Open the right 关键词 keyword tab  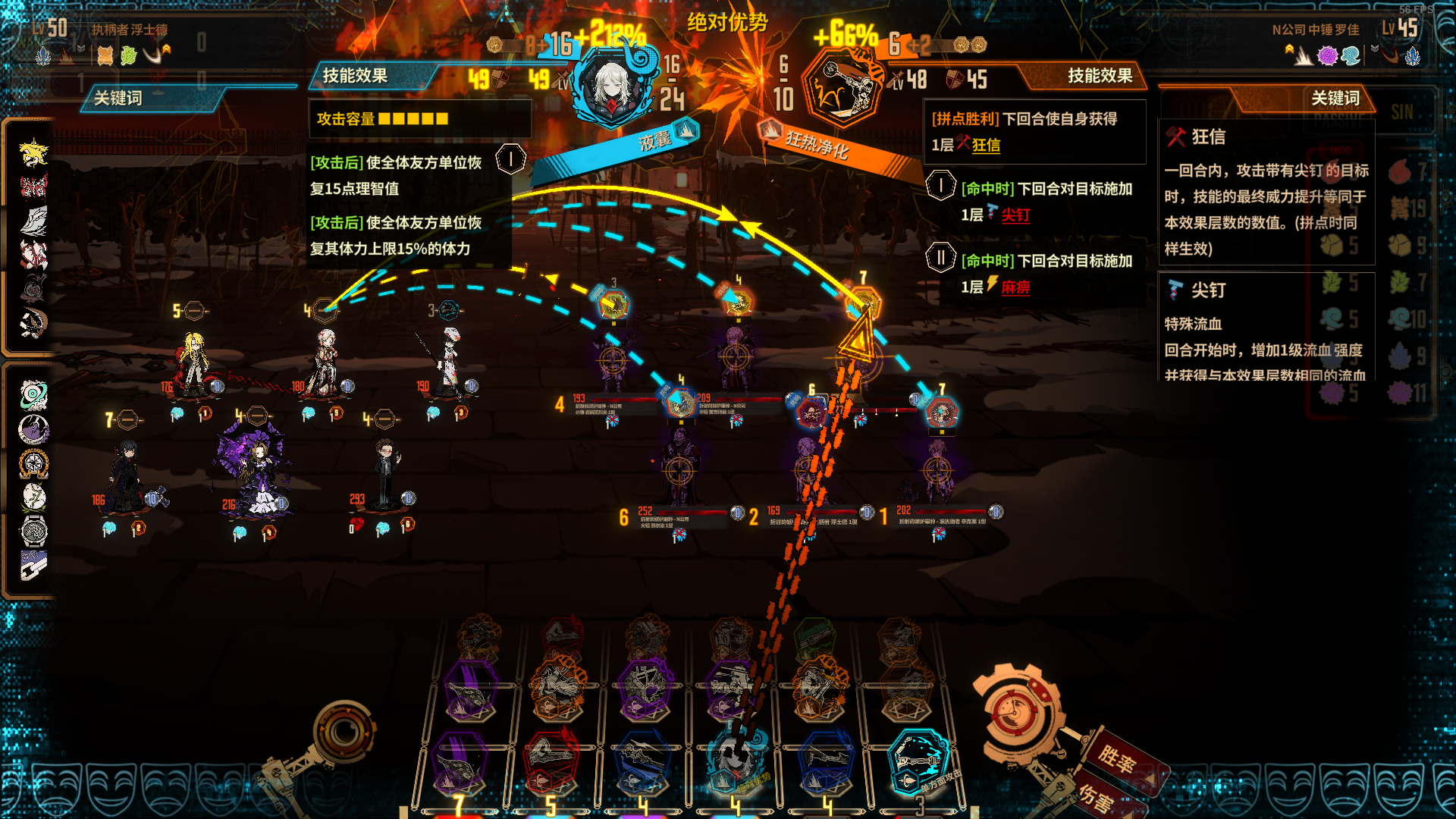pyautogui.click(x=1335, y=99)
